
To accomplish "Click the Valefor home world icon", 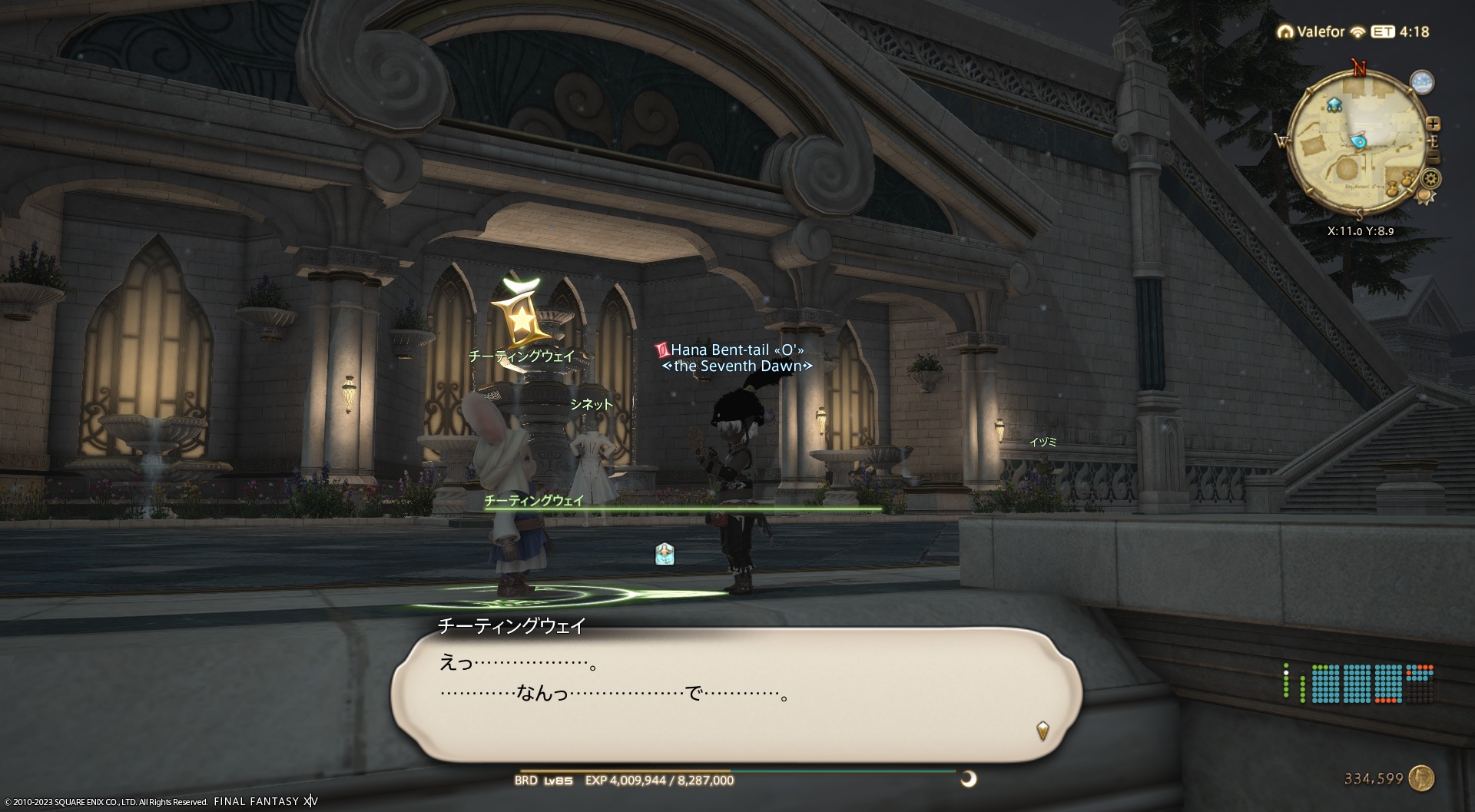I will click(1284, 32).
